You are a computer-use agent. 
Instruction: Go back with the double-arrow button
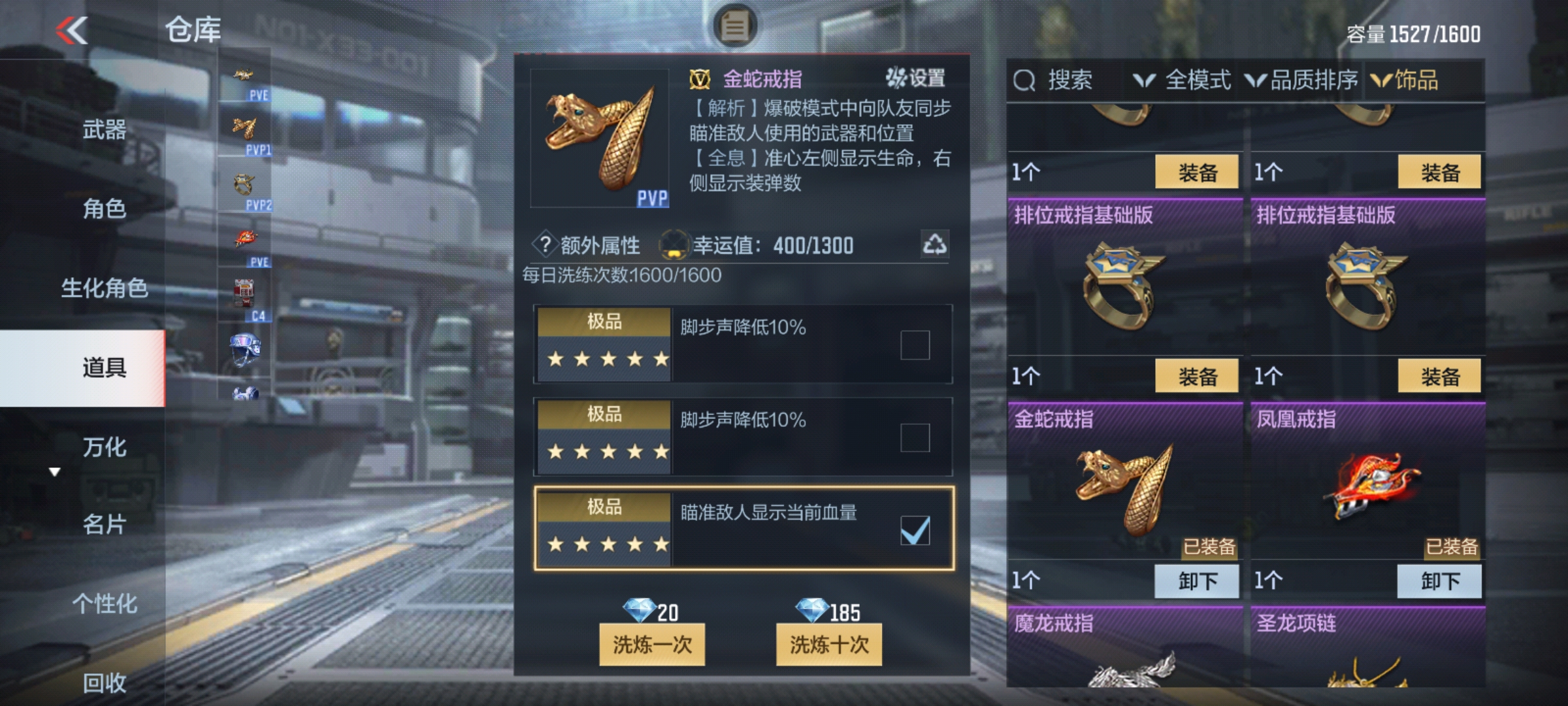[72, 31]
